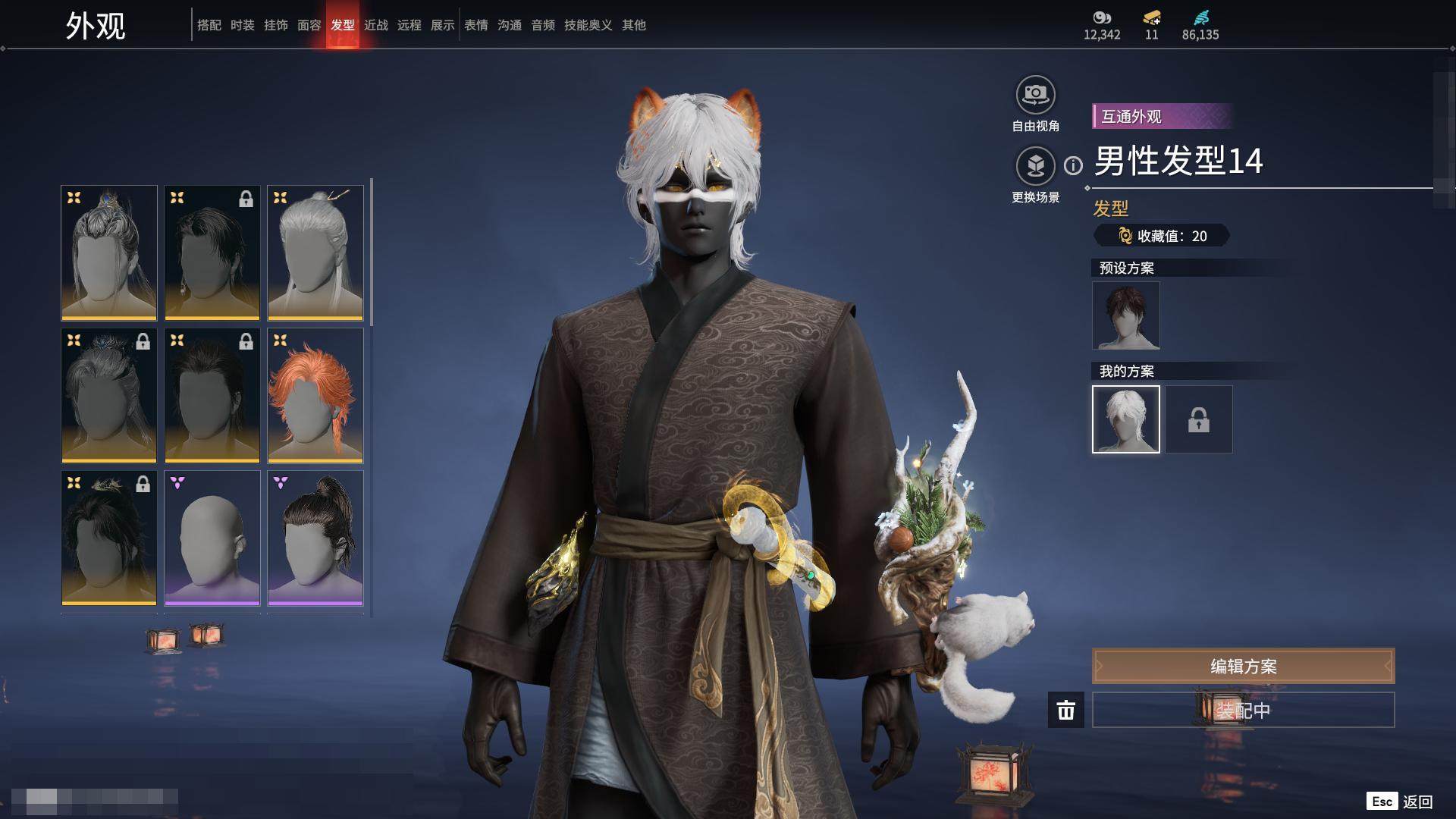Open the 搭配 tab
The width and height of the screenshot is (1456, 819).
point(209,25)
